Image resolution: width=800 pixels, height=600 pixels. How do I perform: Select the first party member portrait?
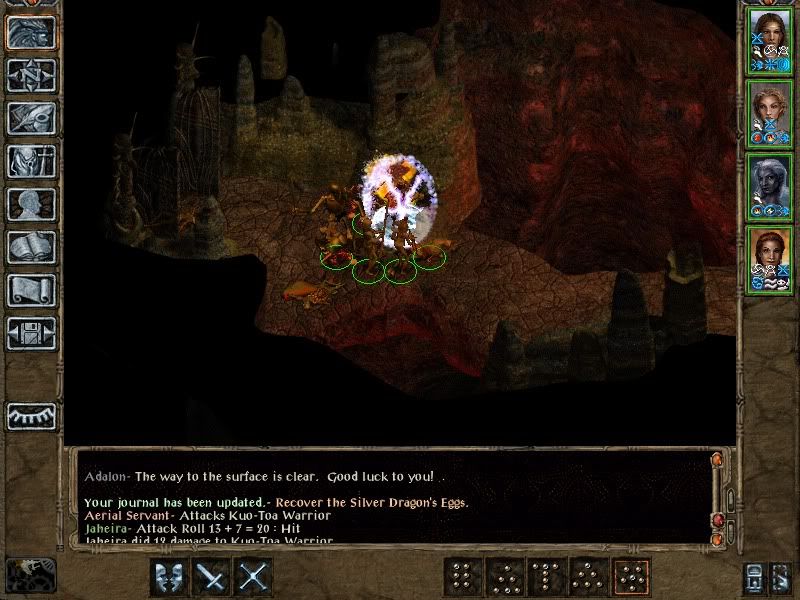coord(769,40)
